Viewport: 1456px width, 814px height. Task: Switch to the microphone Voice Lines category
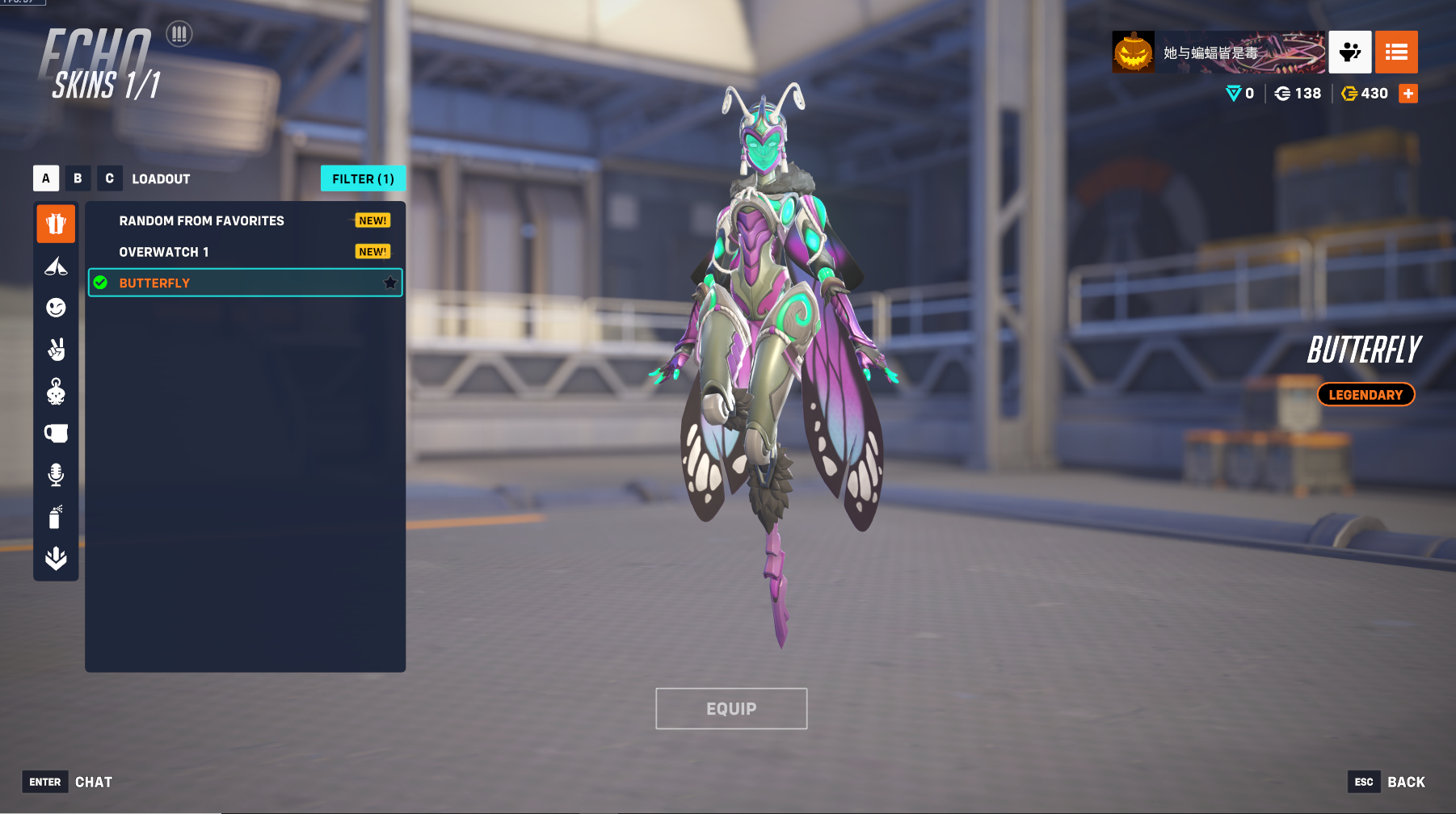56,475
